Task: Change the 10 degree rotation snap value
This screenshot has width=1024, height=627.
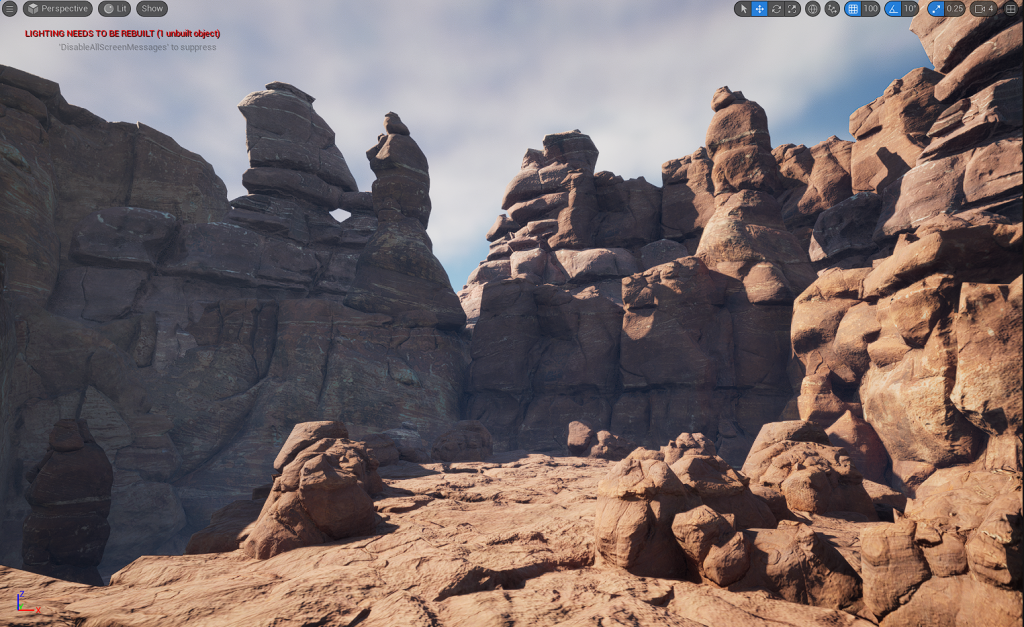Action: point(910,9)
